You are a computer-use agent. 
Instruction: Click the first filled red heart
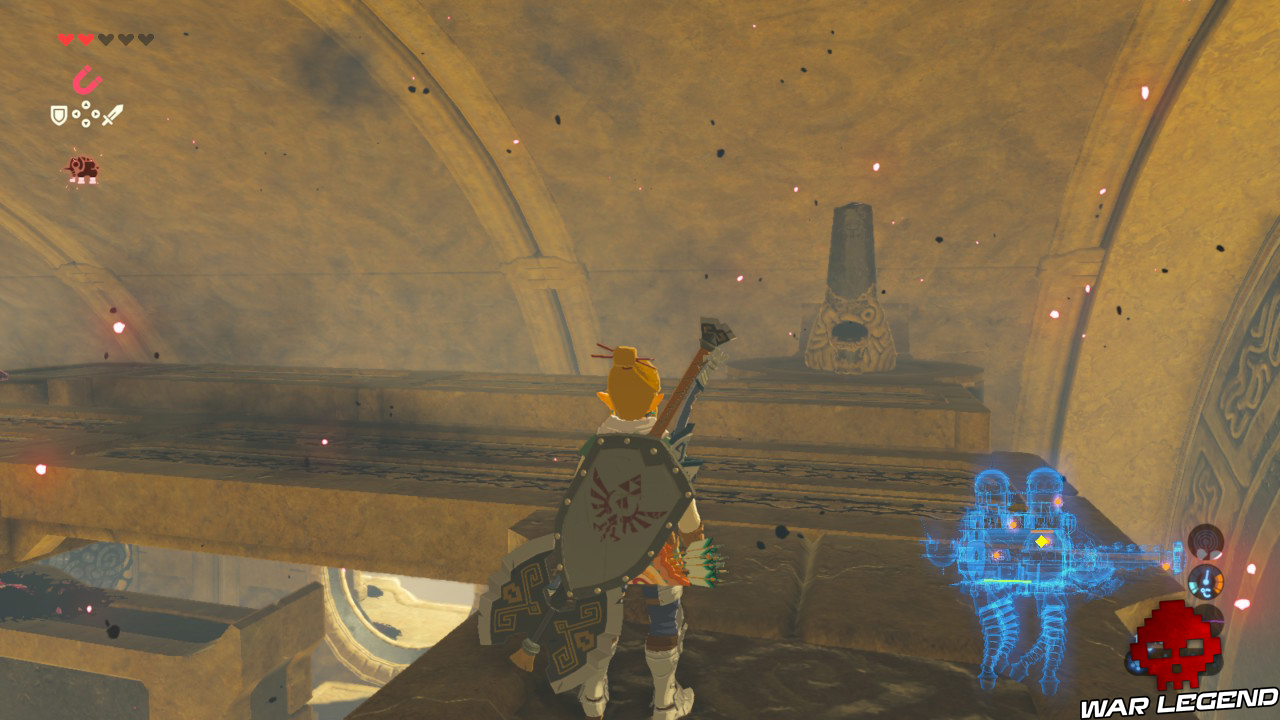[65, 40]
